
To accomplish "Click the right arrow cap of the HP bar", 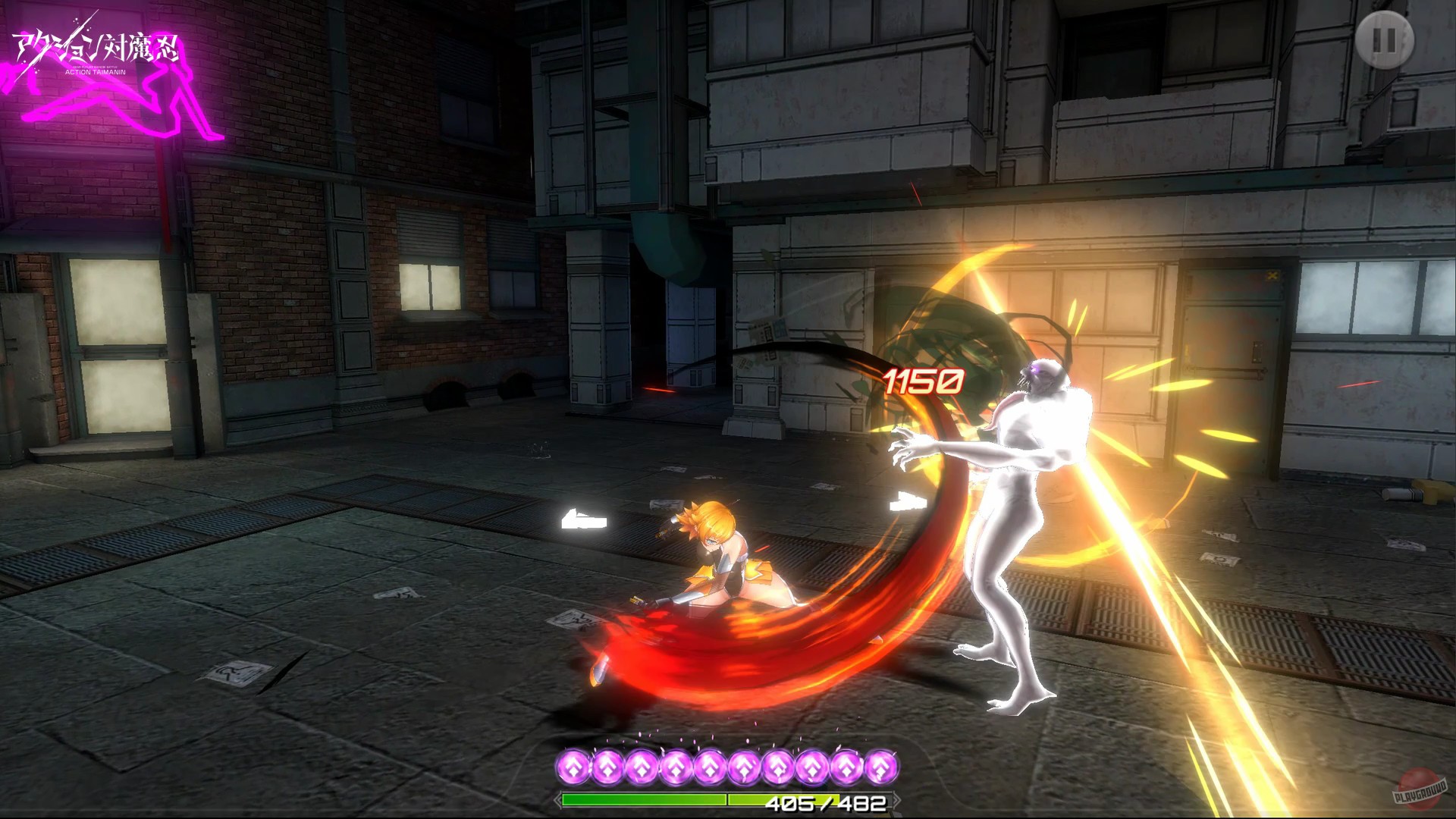I will pyautogui.click(x=899, y=799).
